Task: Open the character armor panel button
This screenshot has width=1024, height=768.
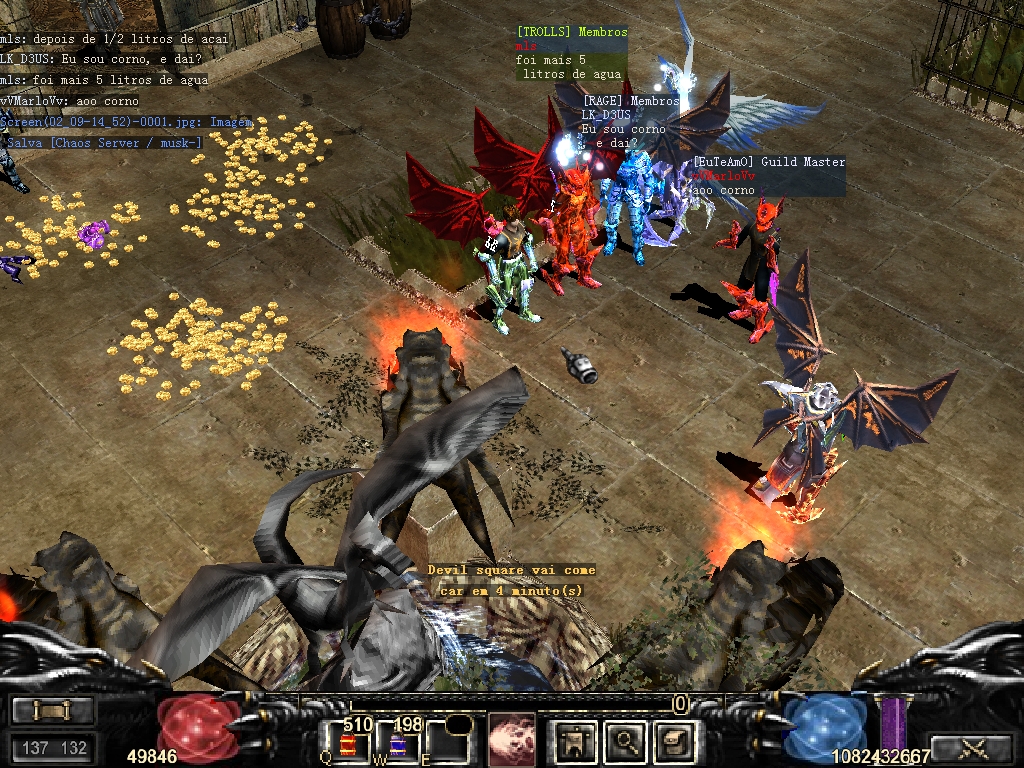Action: click(576, 741)
